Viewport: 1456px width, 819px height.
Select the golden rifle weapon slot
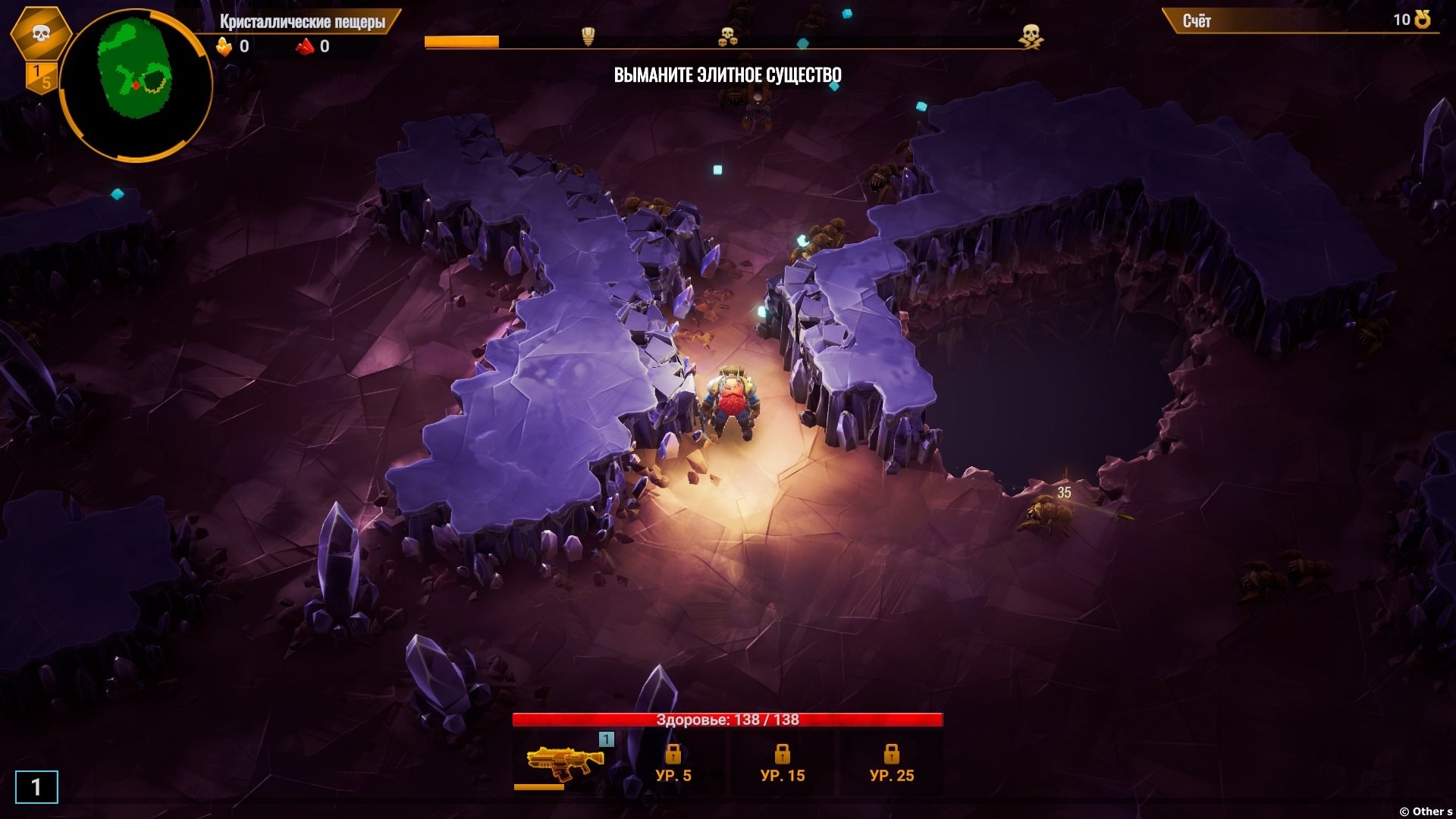click(564, 762)
